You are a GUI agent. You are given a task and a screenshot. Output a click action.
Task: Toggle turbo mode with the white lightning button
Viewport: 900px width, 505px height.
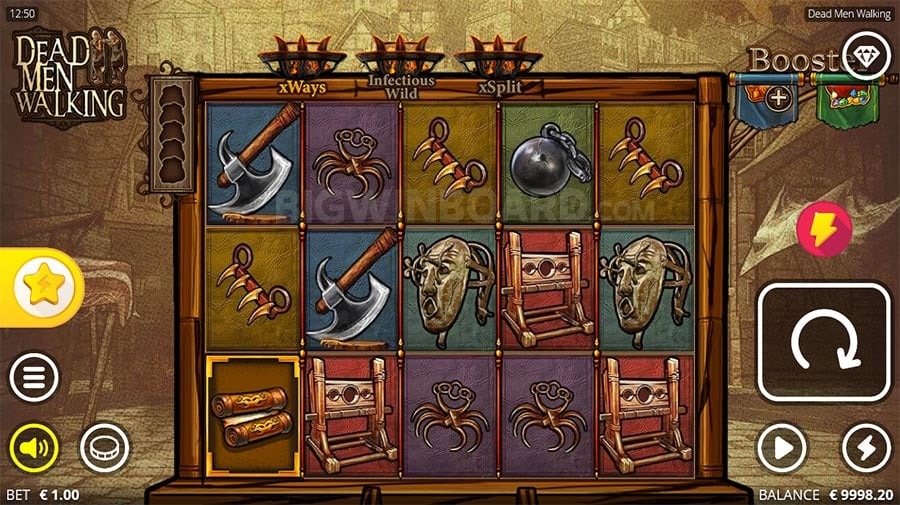point(866,447)
